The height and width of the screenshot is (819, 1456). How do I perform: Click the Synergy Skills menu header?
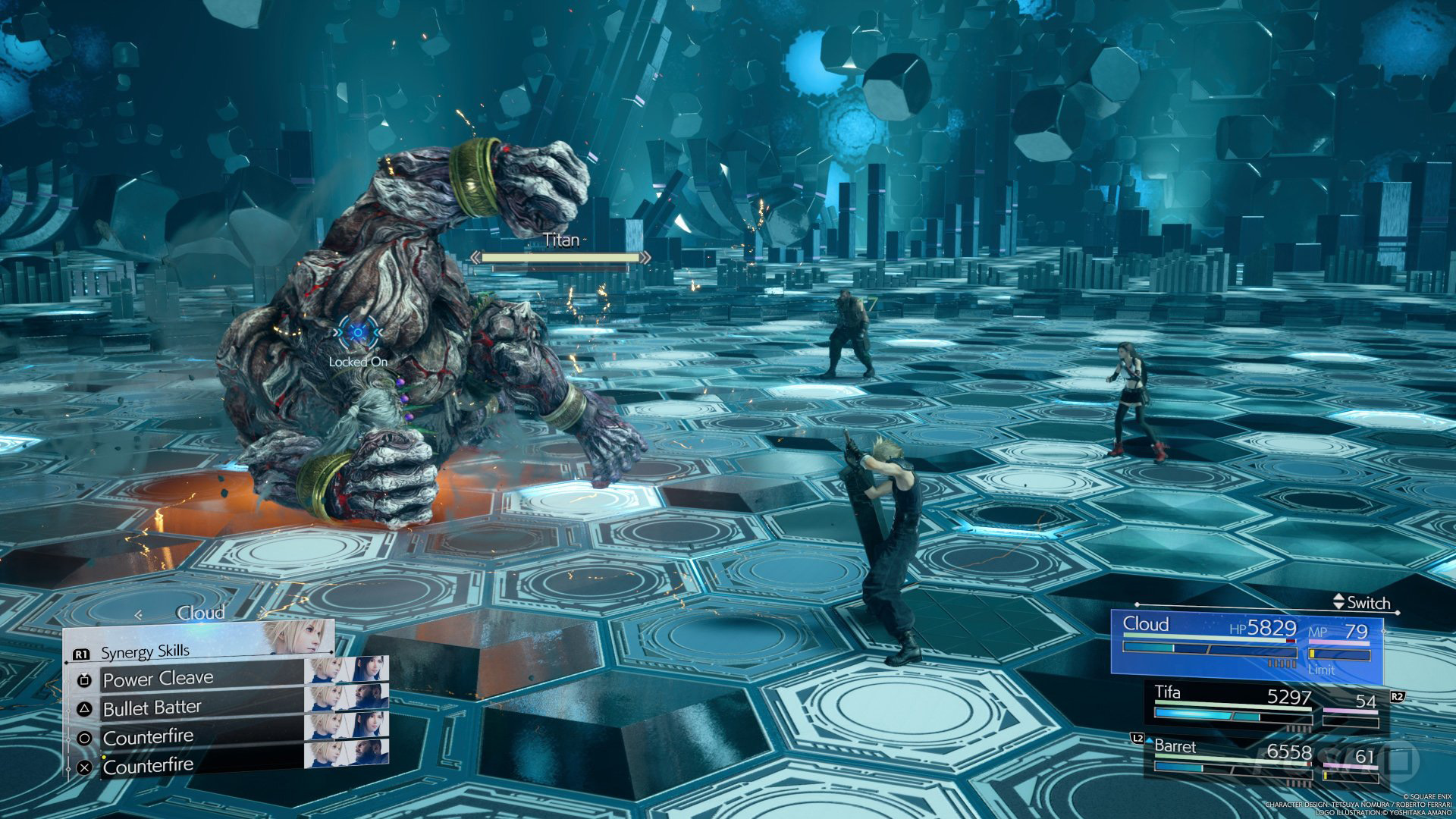tap(146, 651)
